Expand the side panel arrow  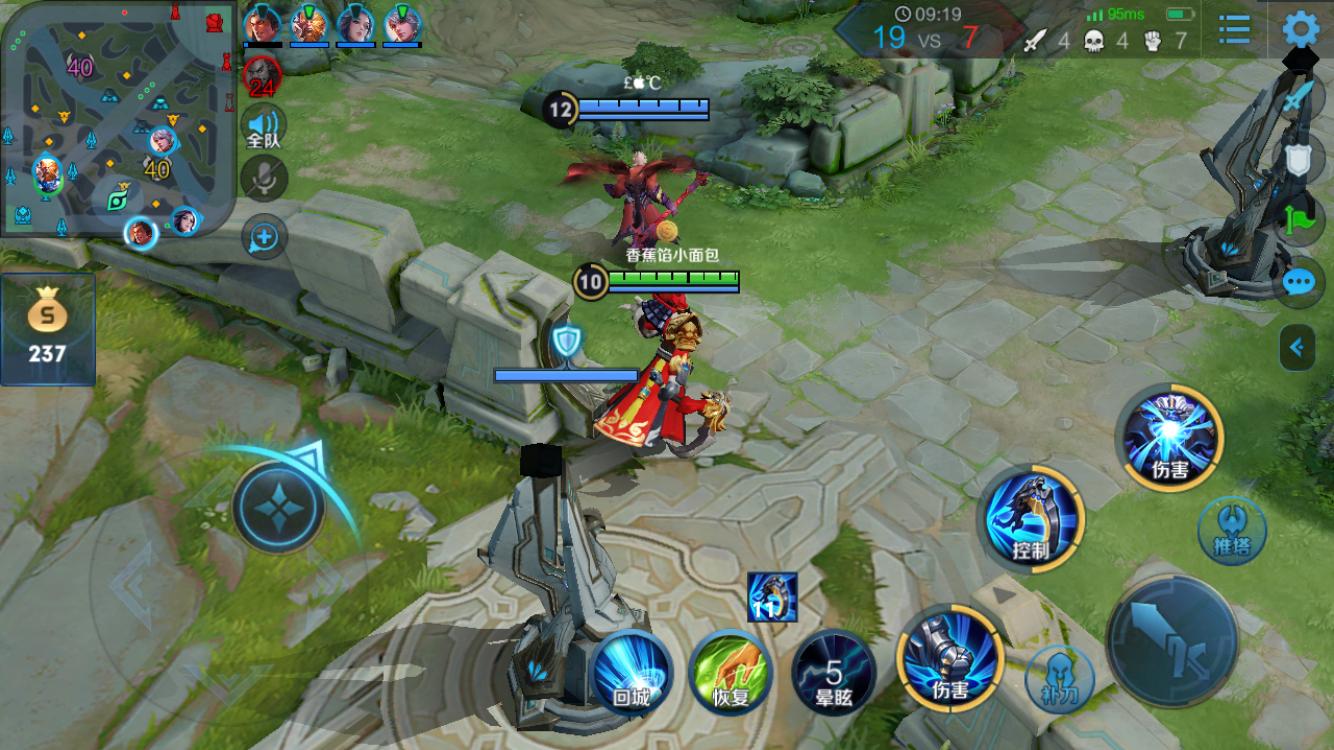(1297, 348)
